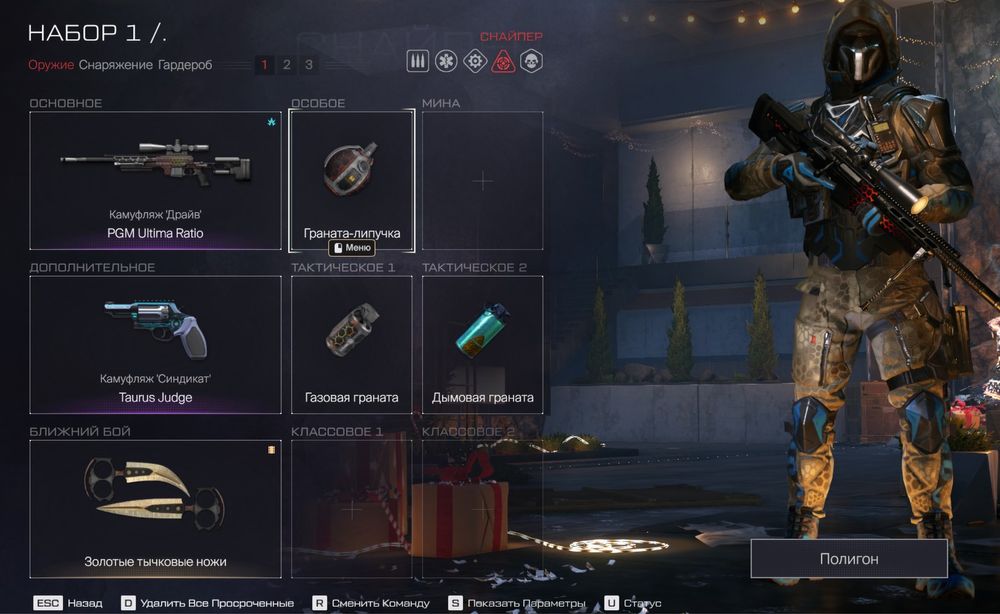Open the Газовая граната tactical slot

352,344
